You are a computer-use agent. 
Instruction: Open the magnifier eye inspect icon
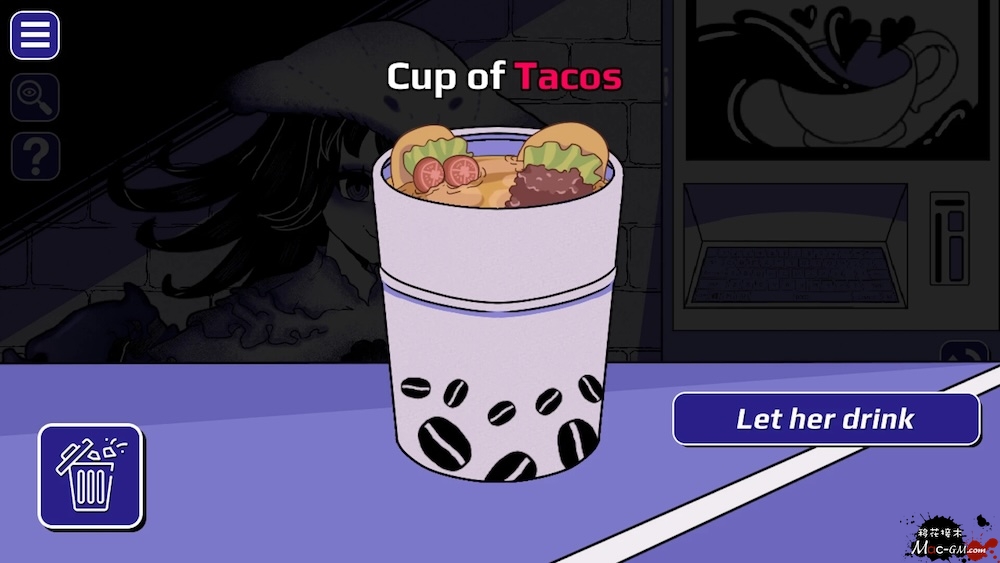pos(35,97)
